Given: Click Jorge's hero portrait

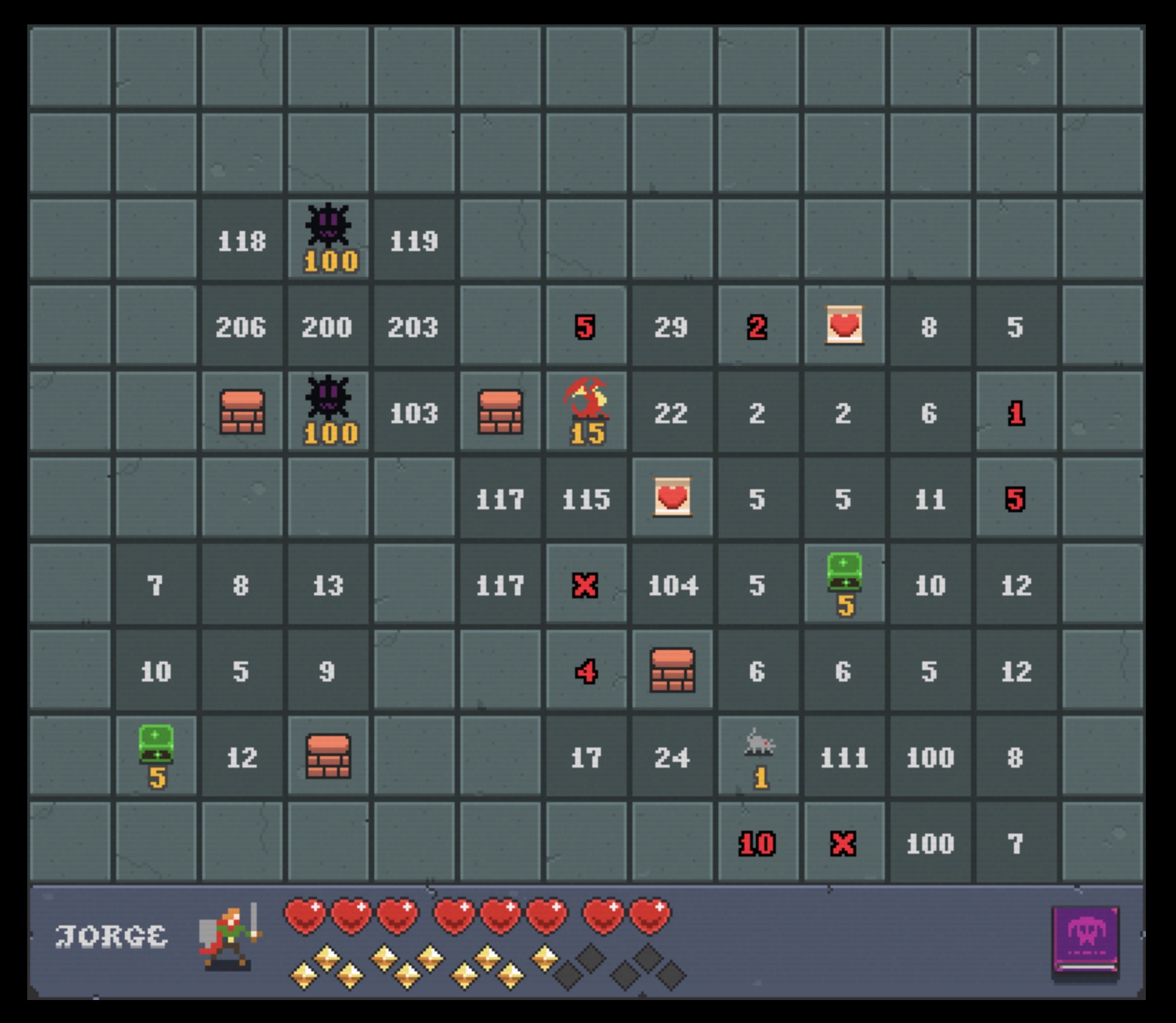Looking at the screenshot, I should tap(229, 937).
